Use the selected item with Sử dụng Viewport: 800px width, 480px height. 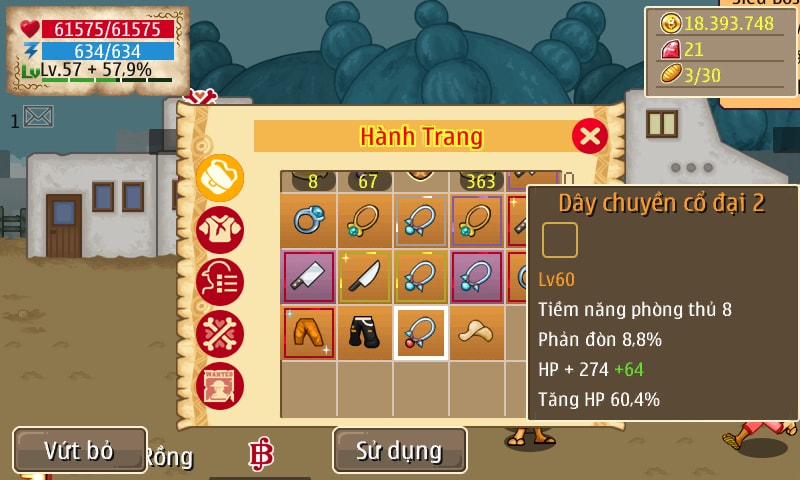(399, 450)
